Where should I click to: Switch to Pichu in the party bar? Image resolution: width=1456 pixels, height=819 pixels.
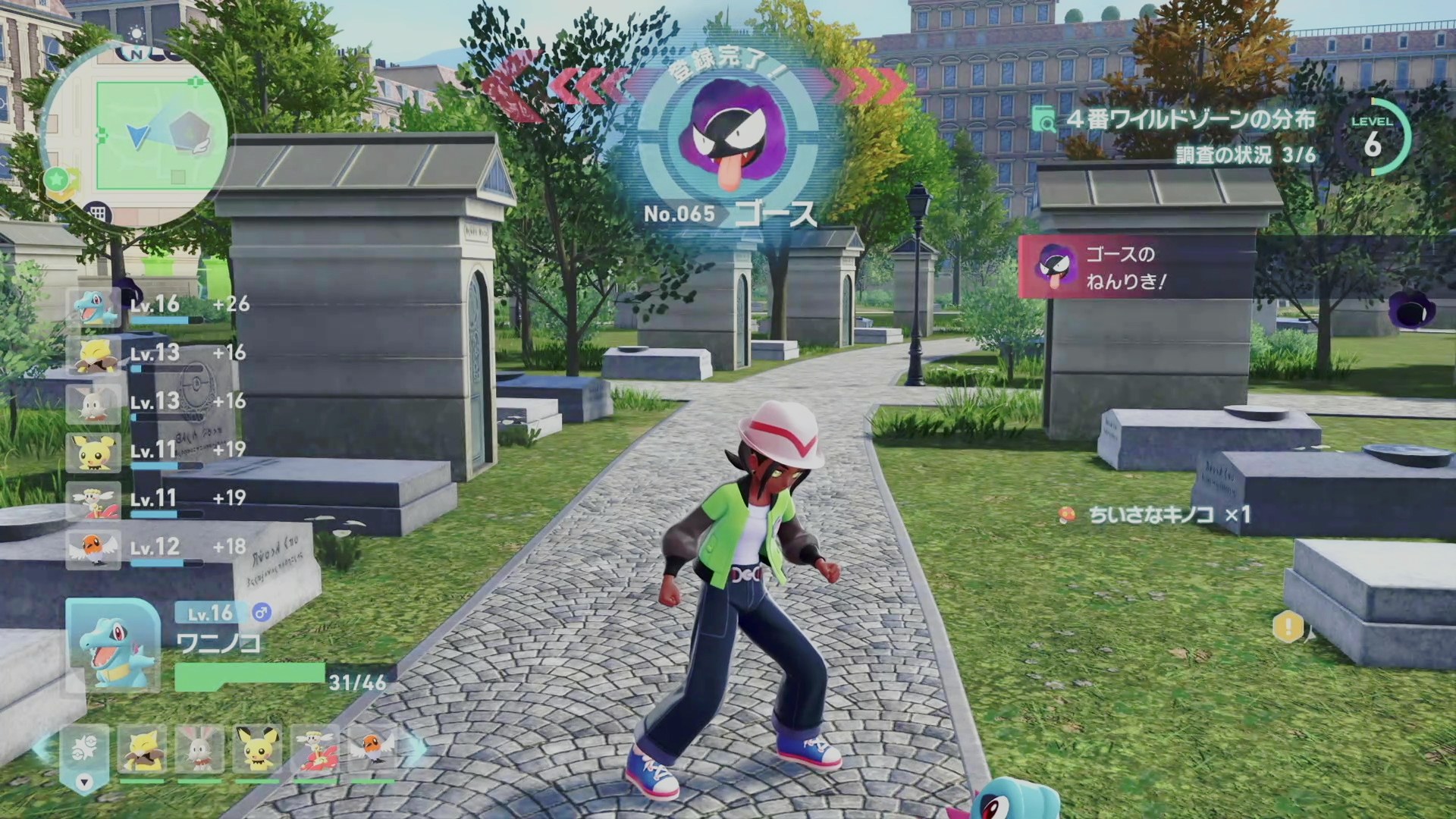[256, 750]
